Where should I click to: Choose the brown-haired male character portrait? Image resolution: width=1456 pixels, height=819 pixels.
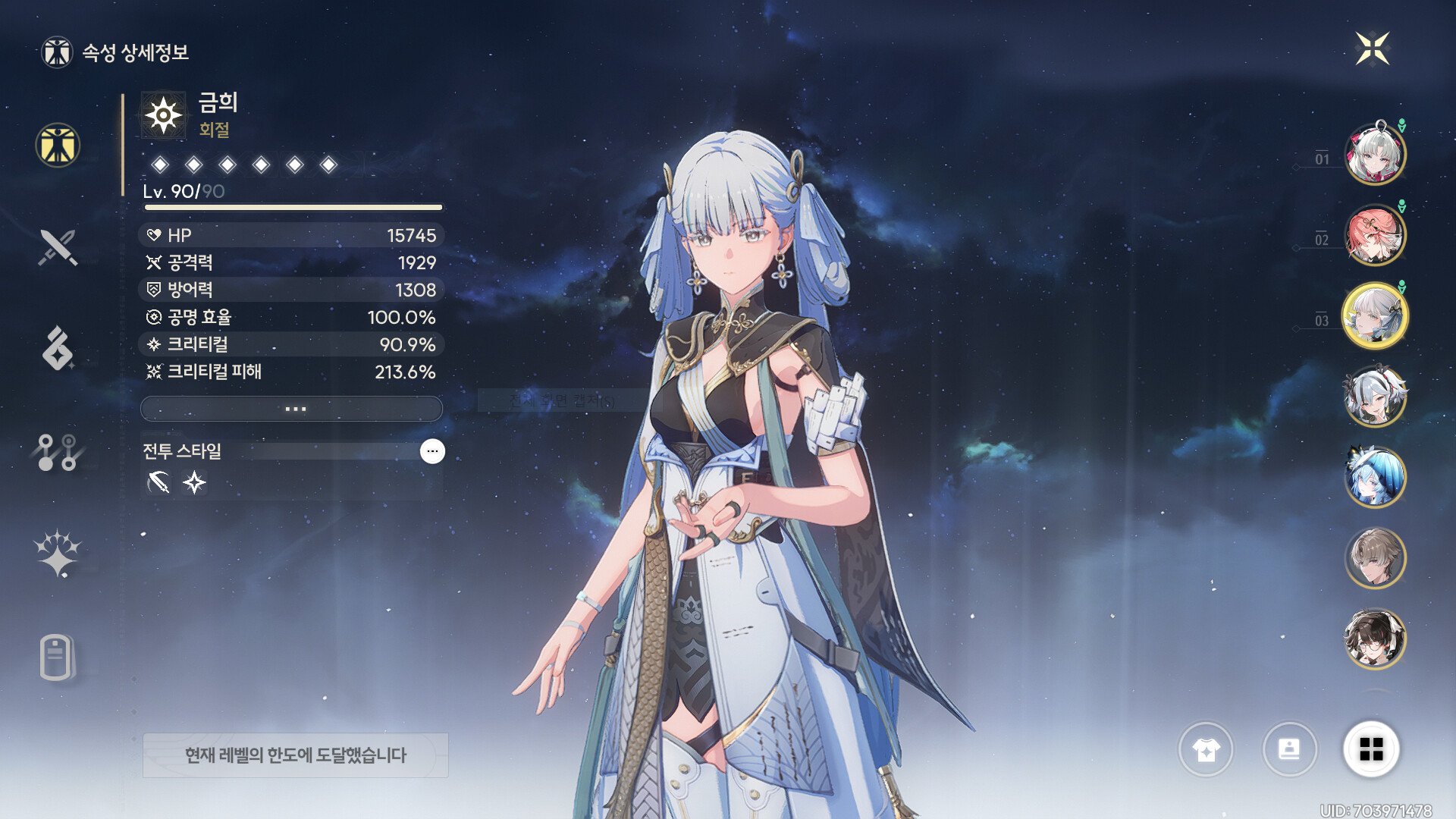[x=1374, y=558]
